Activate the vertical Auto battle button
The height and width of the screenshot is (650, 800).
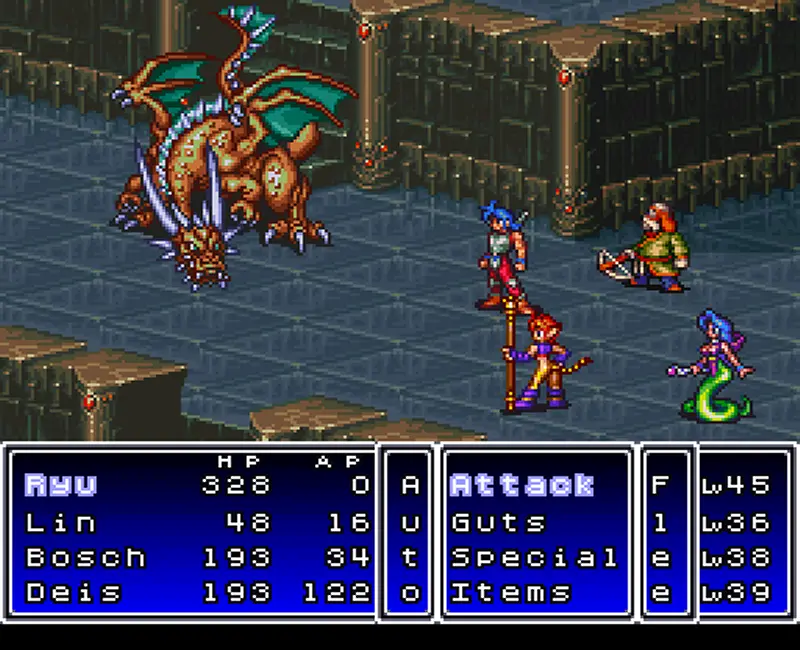click(x=409, y=539)
